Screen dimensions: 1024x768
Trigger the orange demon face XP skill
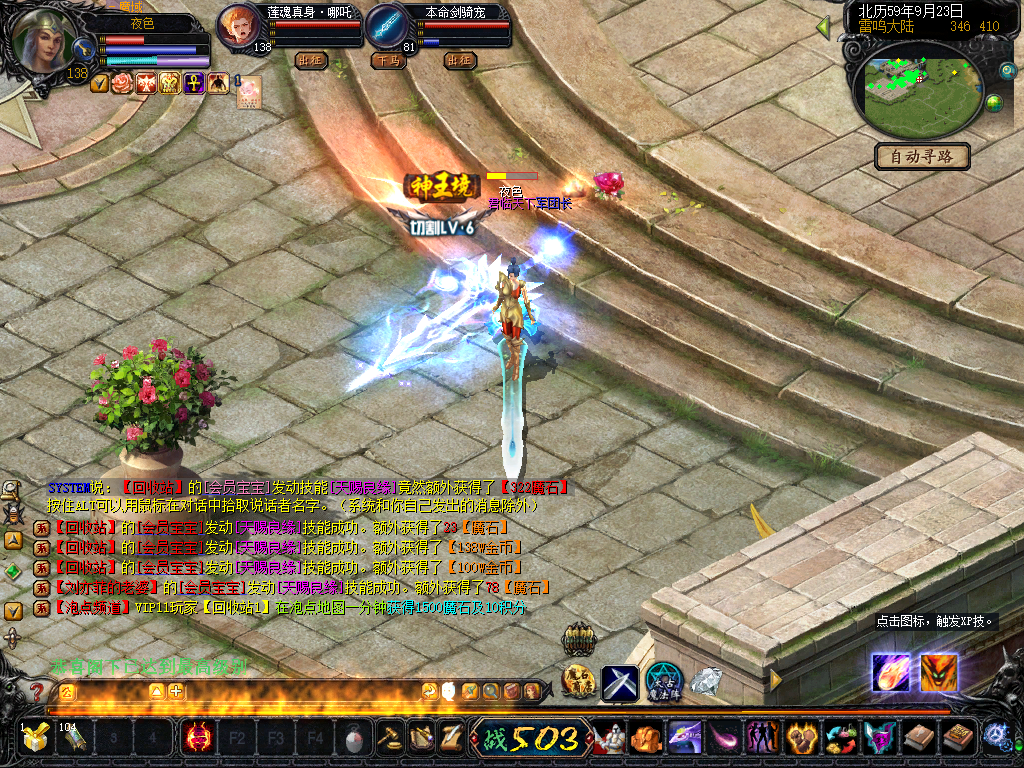click(939, 672)
